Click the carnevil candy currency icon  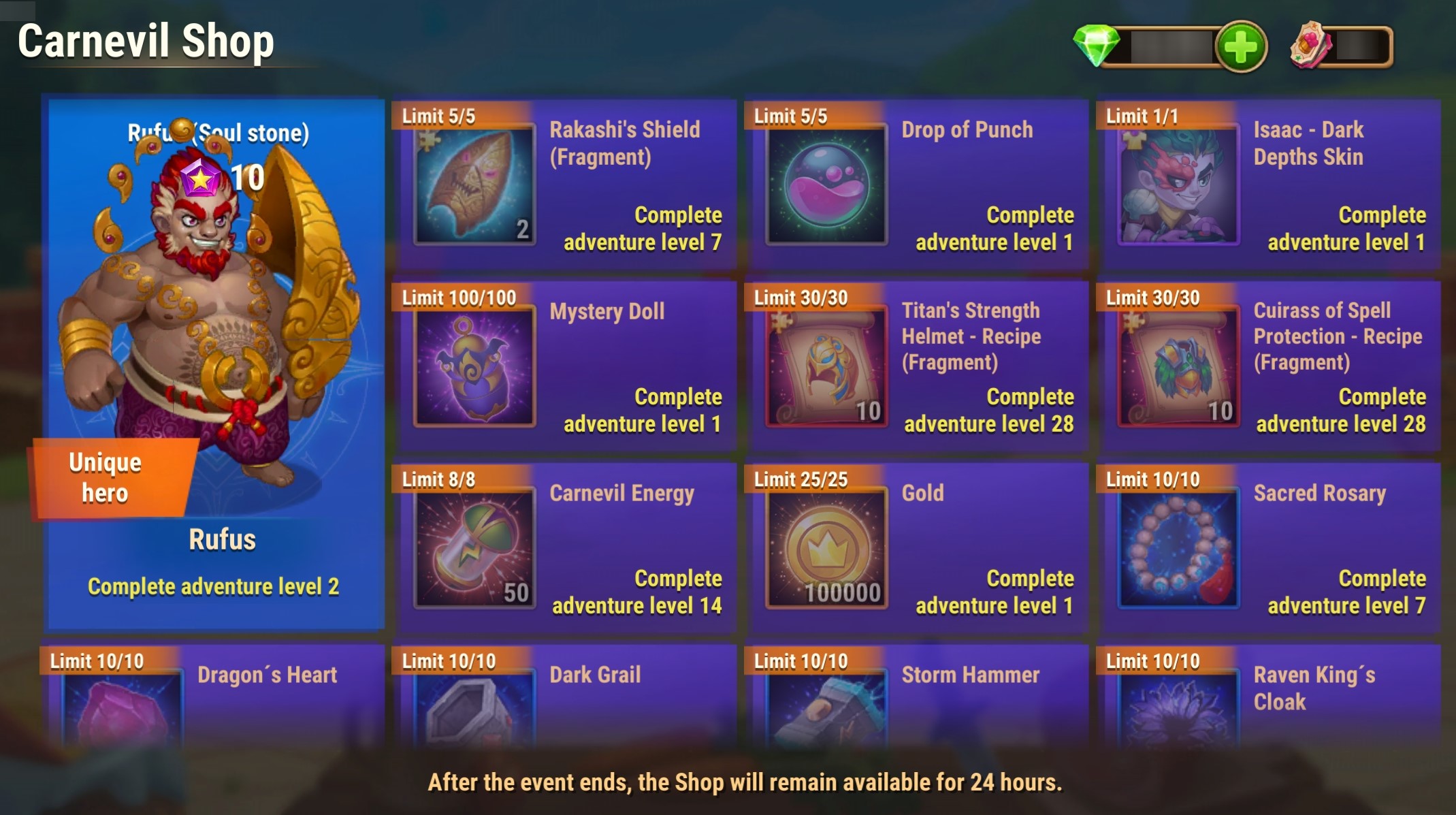[1311, 46]
